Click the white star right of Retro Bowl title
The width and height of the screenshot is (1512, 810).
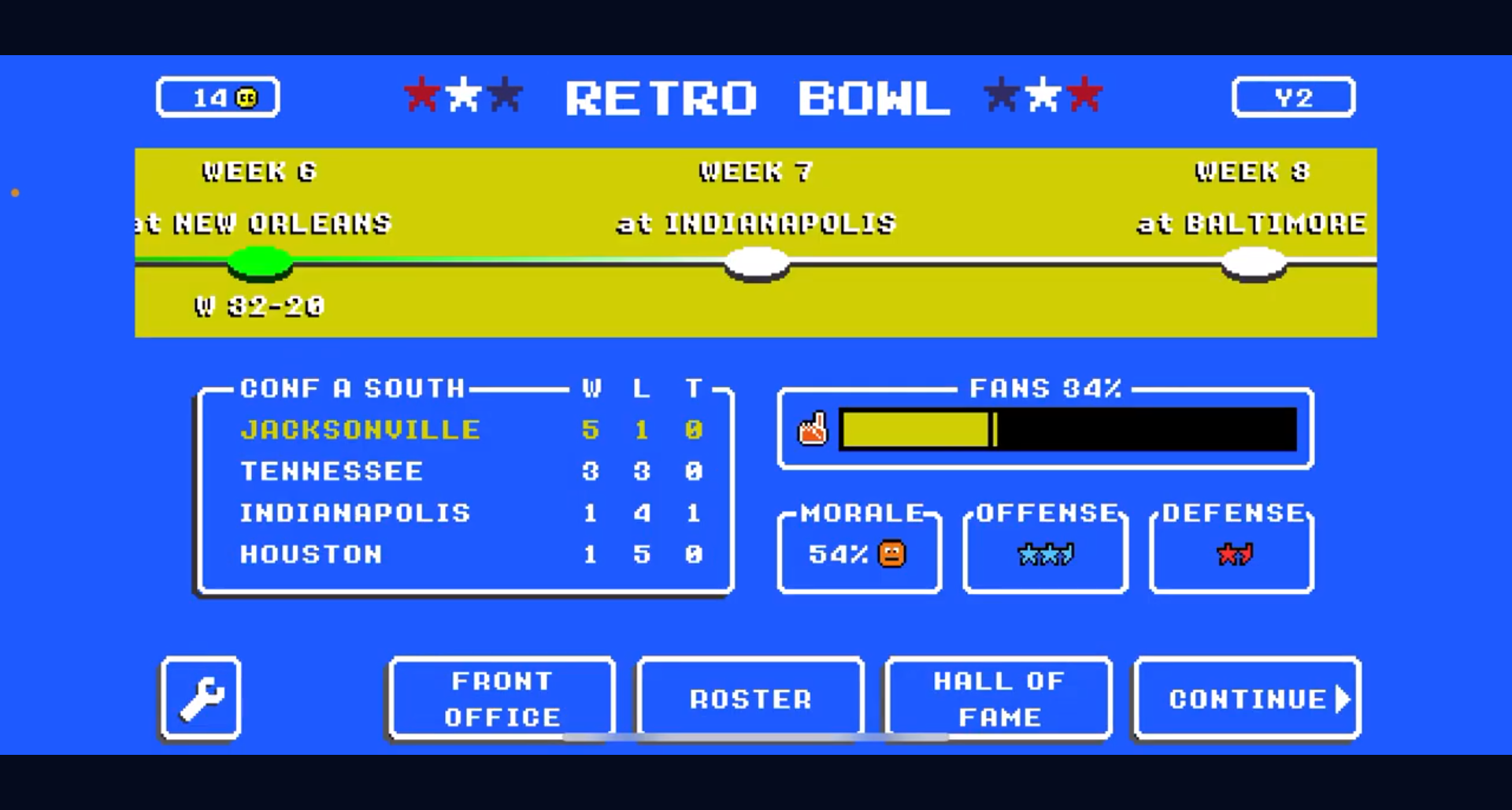click(1043, 93)
